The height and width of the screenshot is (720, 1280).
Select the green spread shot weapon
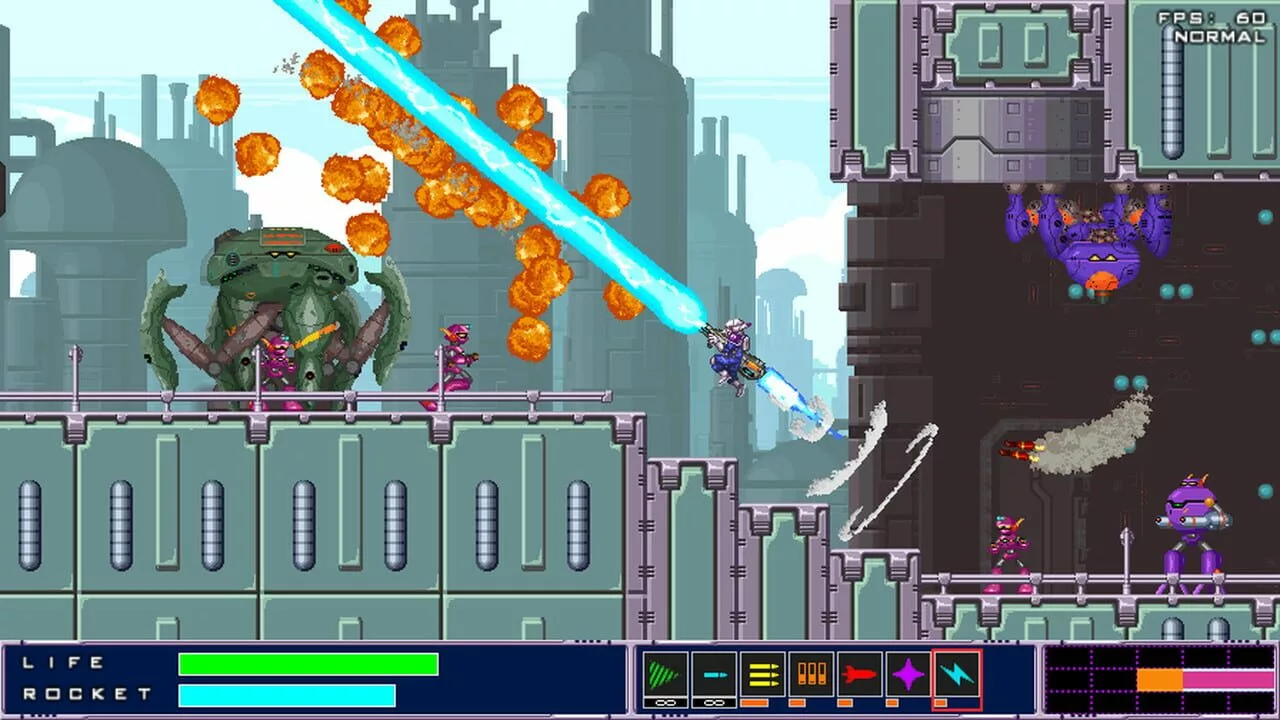point(665,675)
